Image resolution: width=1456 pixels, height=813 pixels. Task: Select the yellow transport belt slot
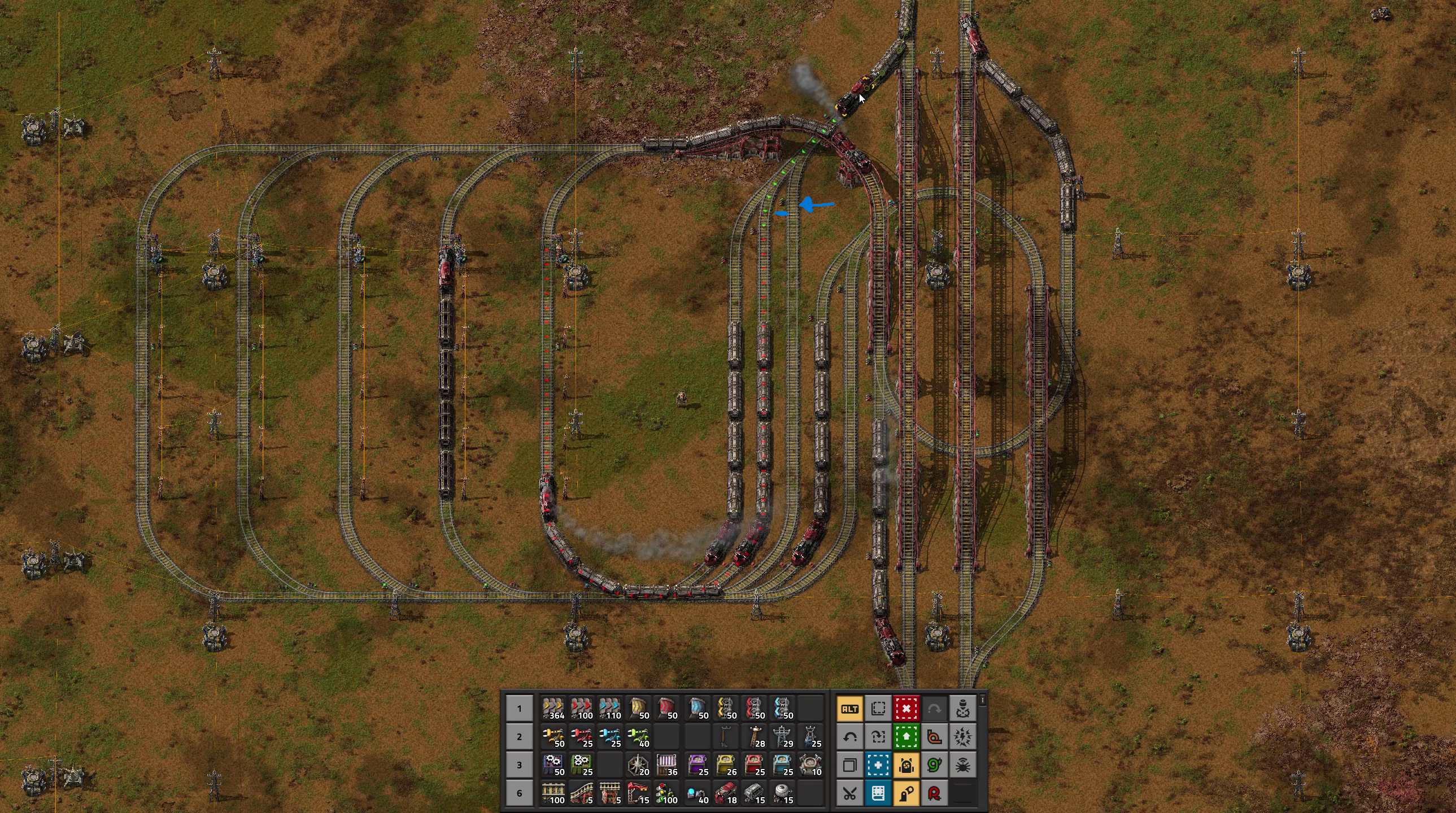click(553, 709)
